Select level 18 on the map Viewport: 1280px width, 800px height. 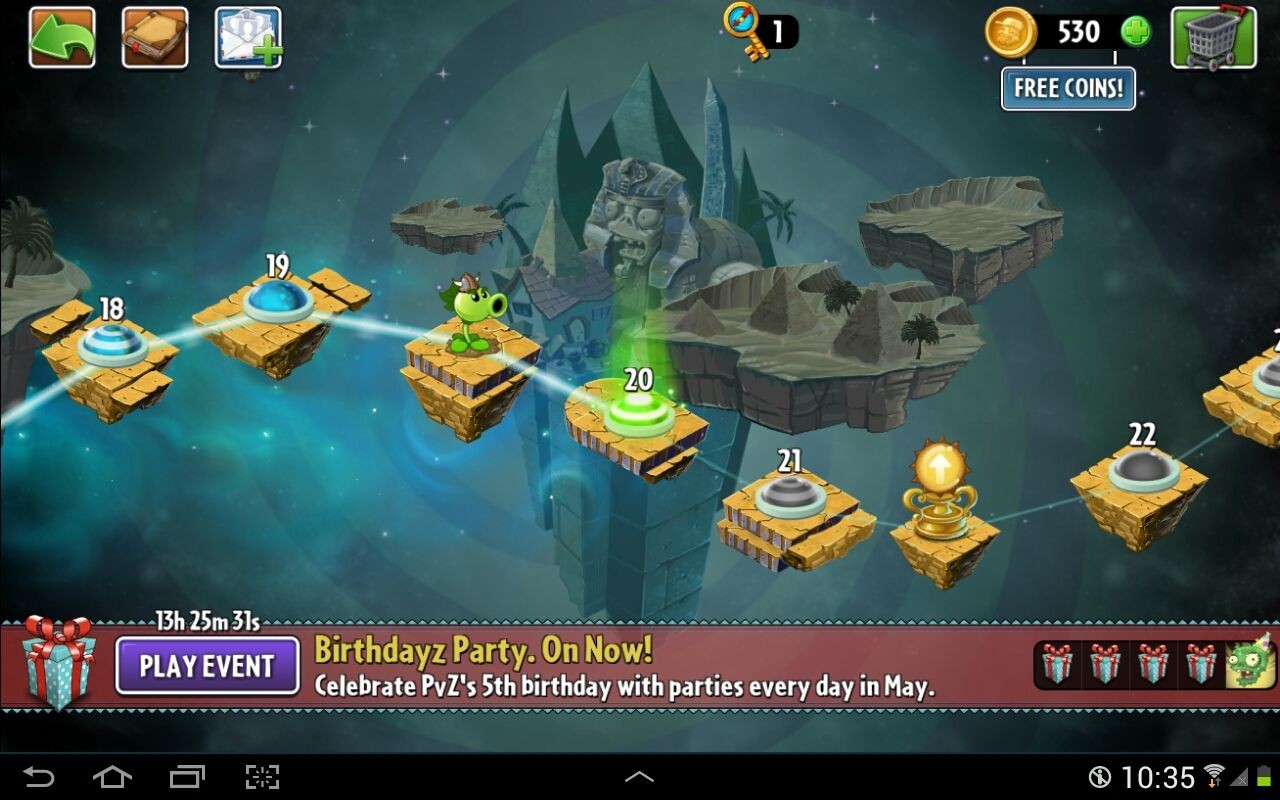point(112,343)
